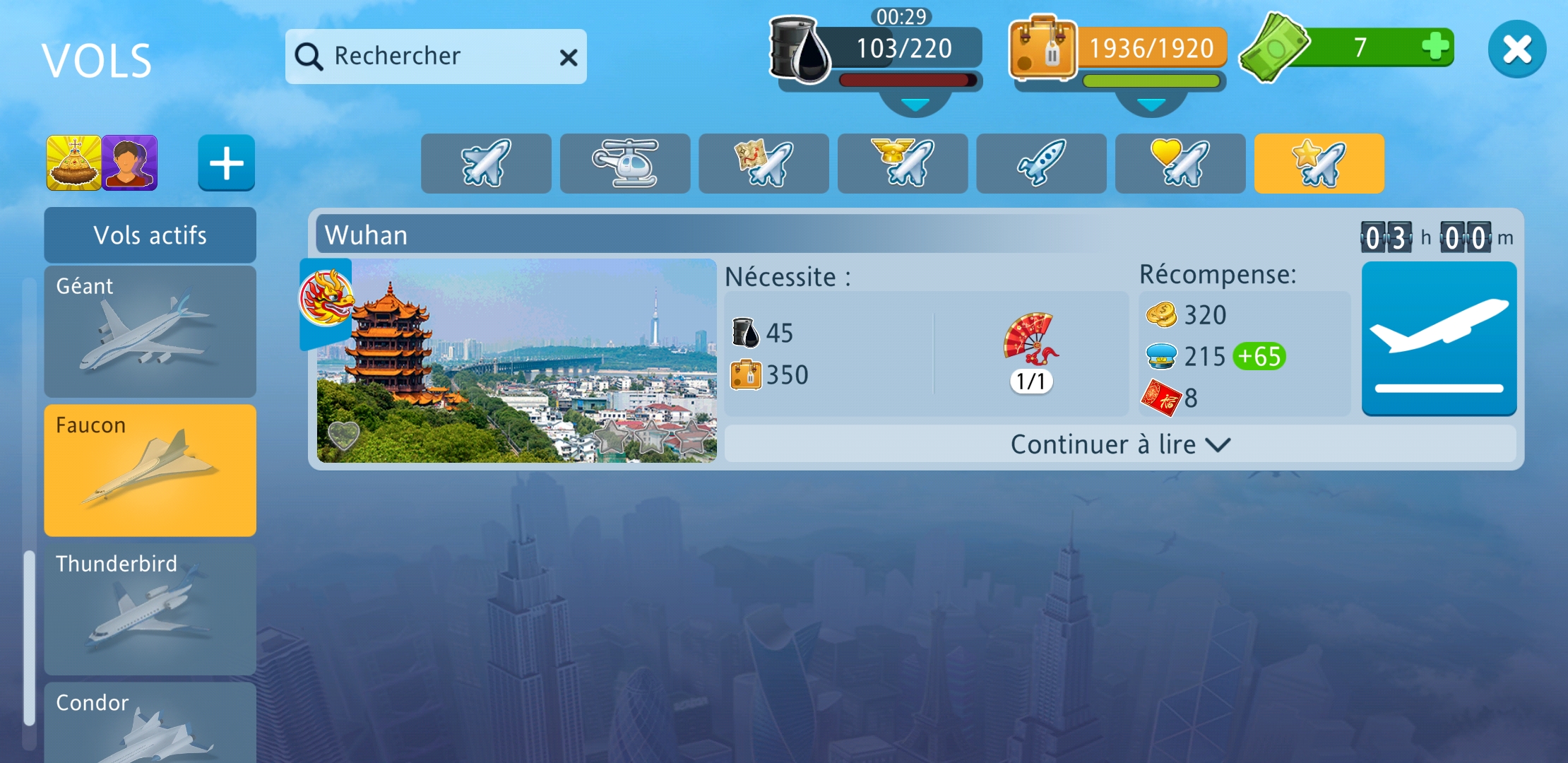
Task: Expand the passenger suitcase dropdown arrow
Action: pos(1151,105)
